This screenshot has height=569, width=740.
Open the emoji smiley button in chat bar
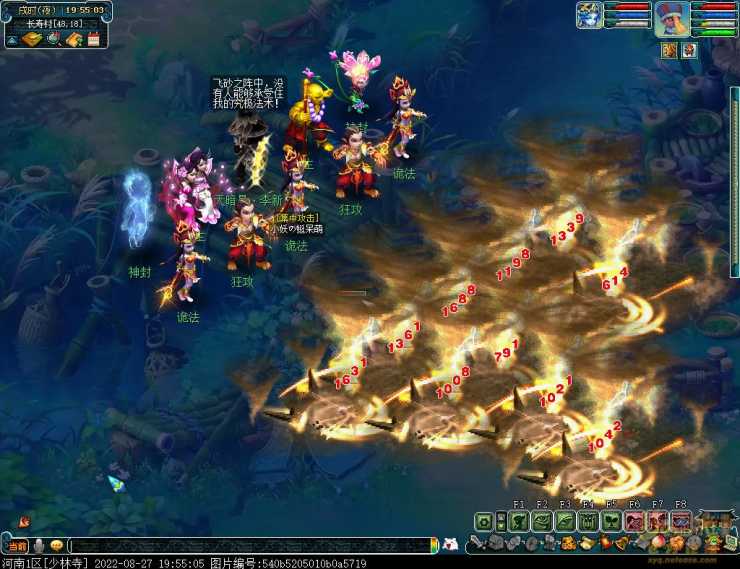point(57,545)
